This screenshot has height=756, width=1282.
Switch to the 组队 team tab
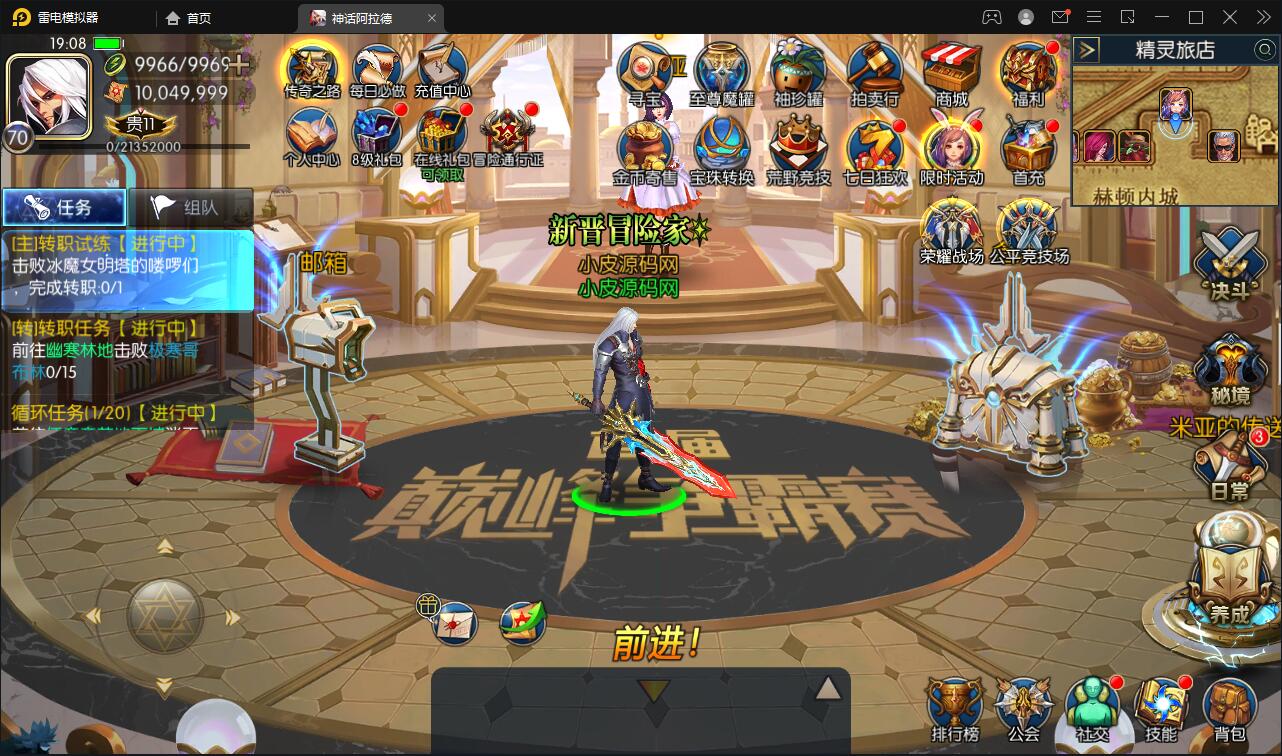[x=190, y=208]
